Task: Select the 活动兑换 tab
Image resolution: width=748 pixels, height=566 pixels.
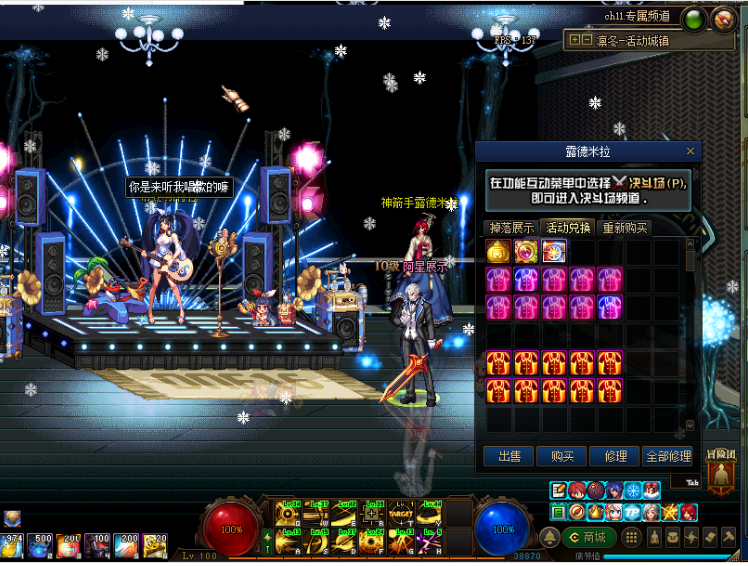Action: coord(566,227)
